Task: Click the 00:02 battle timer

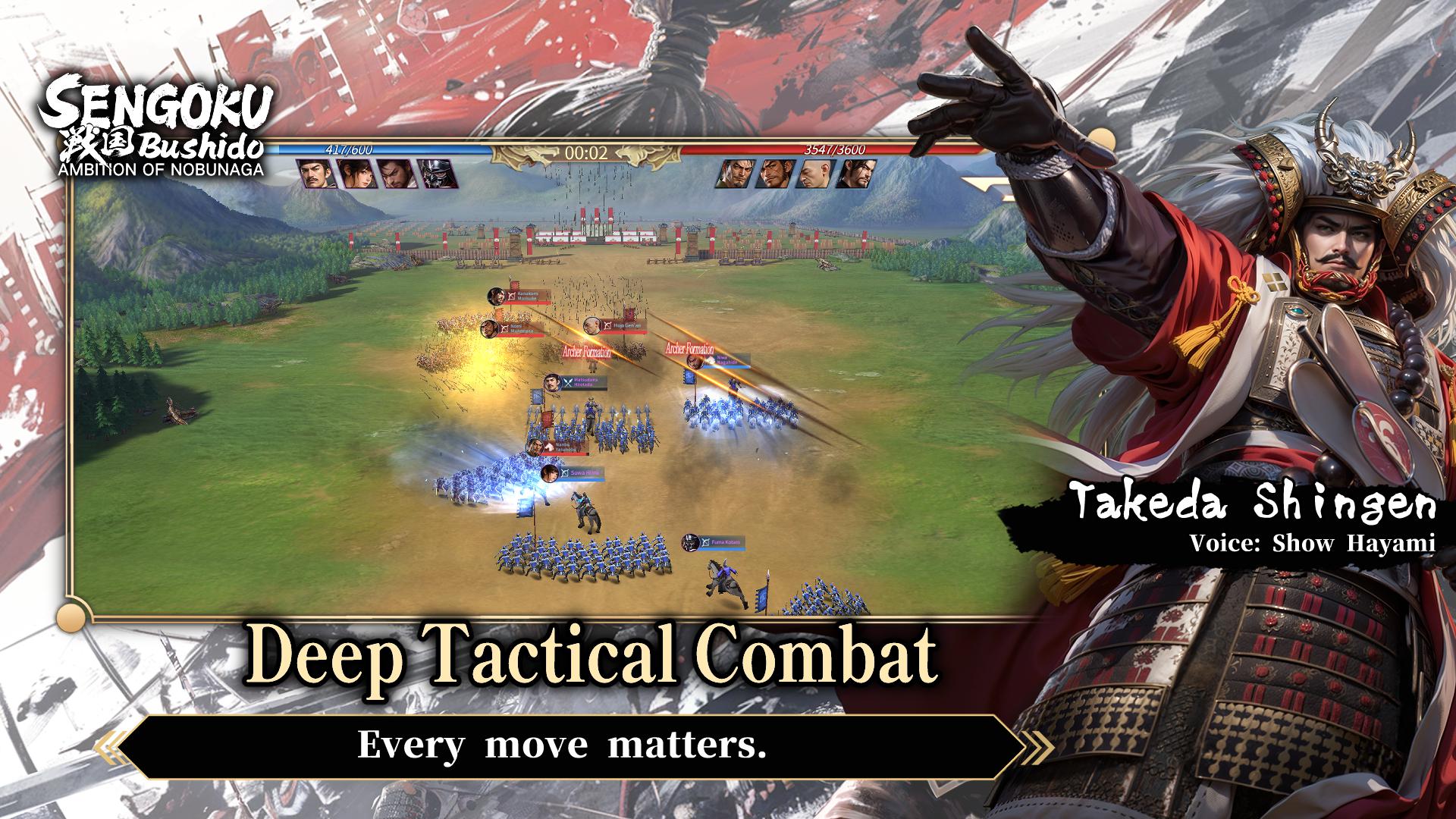Action: tap(585, 151)
